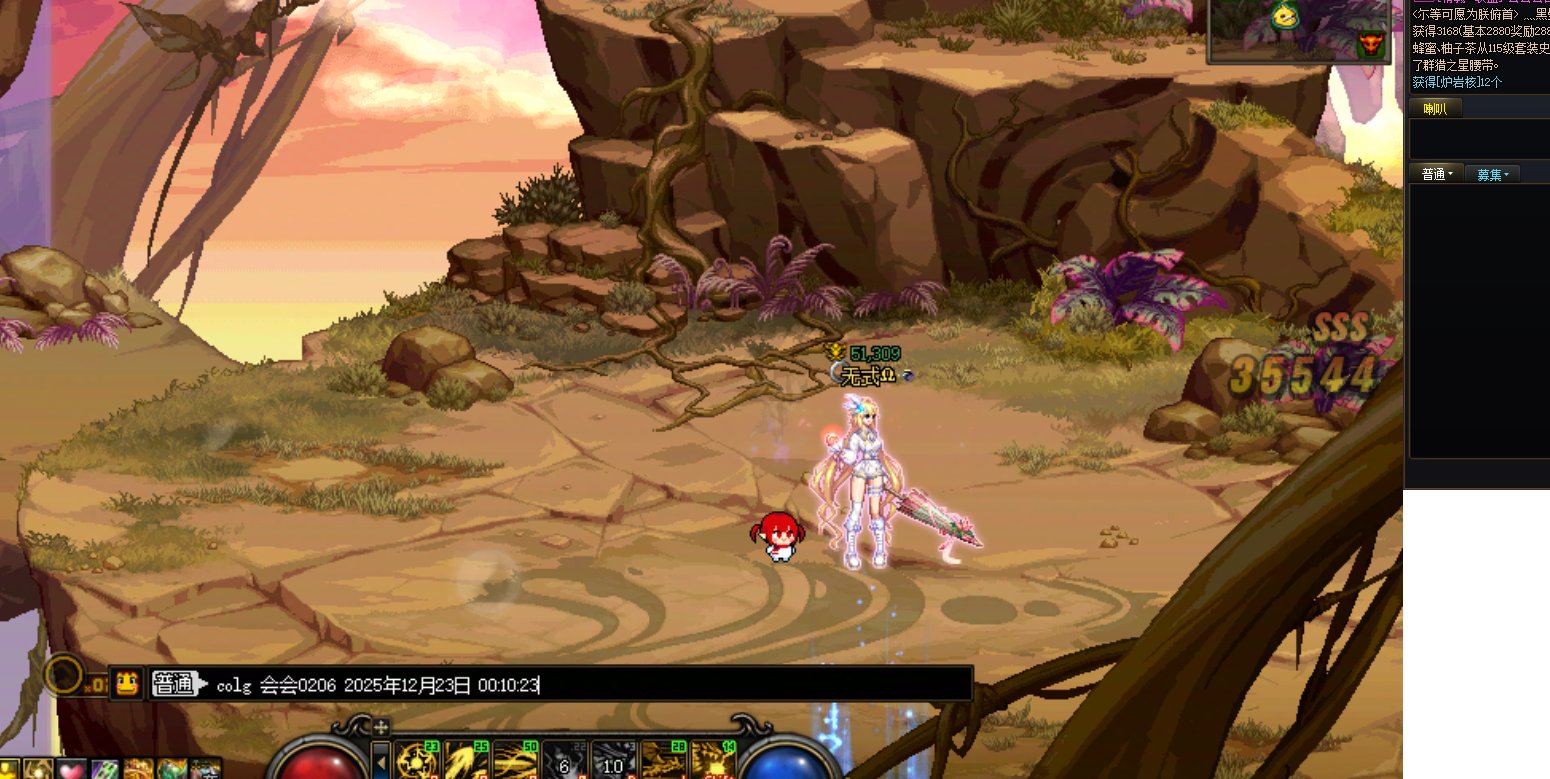The height and width of the screenshot is (779, 1550).
Task: Click the skill bar move-handle cross icon
Action: 381,727
